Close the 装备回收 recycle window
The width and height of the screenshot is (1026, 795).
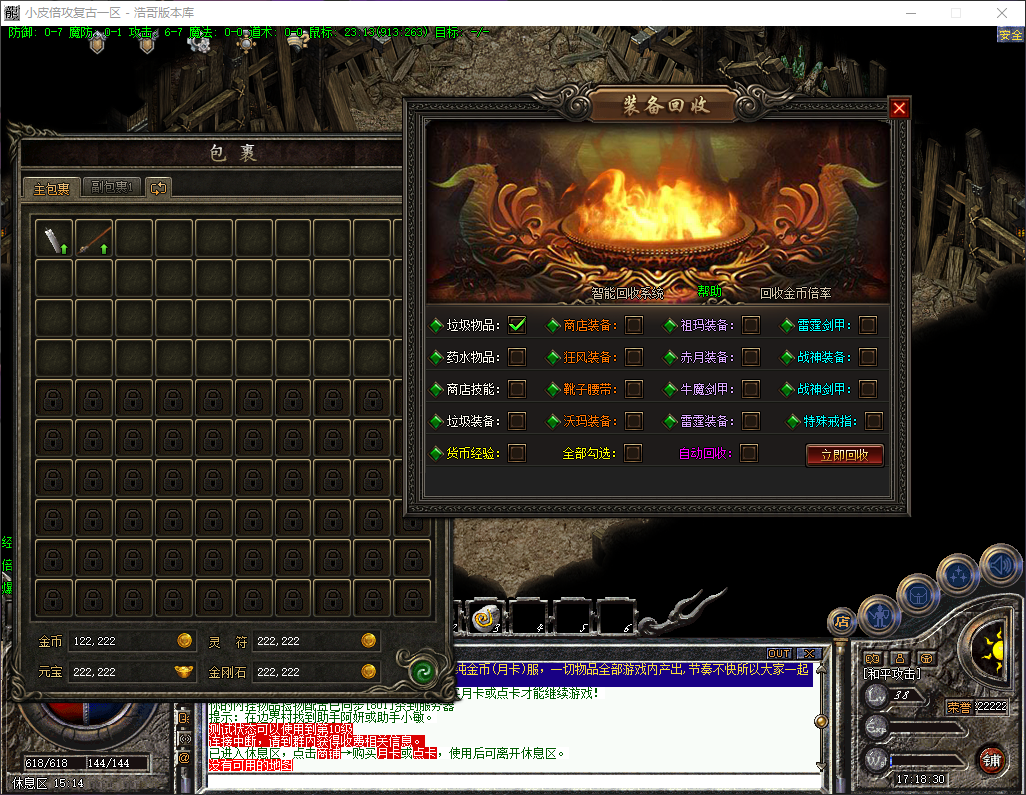click(x=899, y=108)
